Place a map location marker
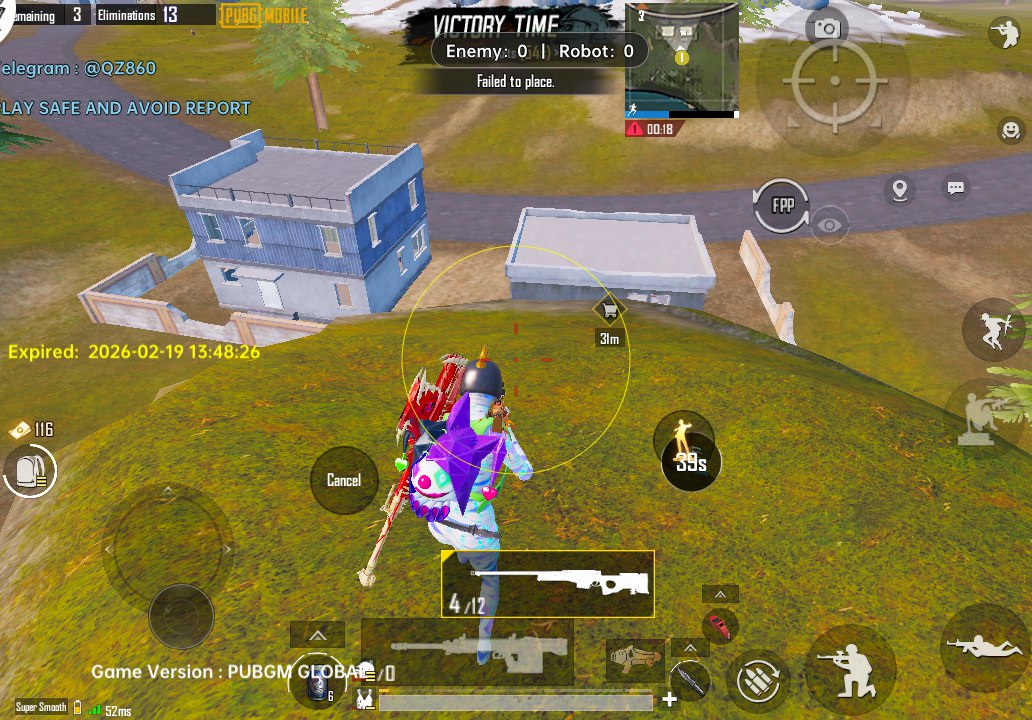 (x=900, y=189)
